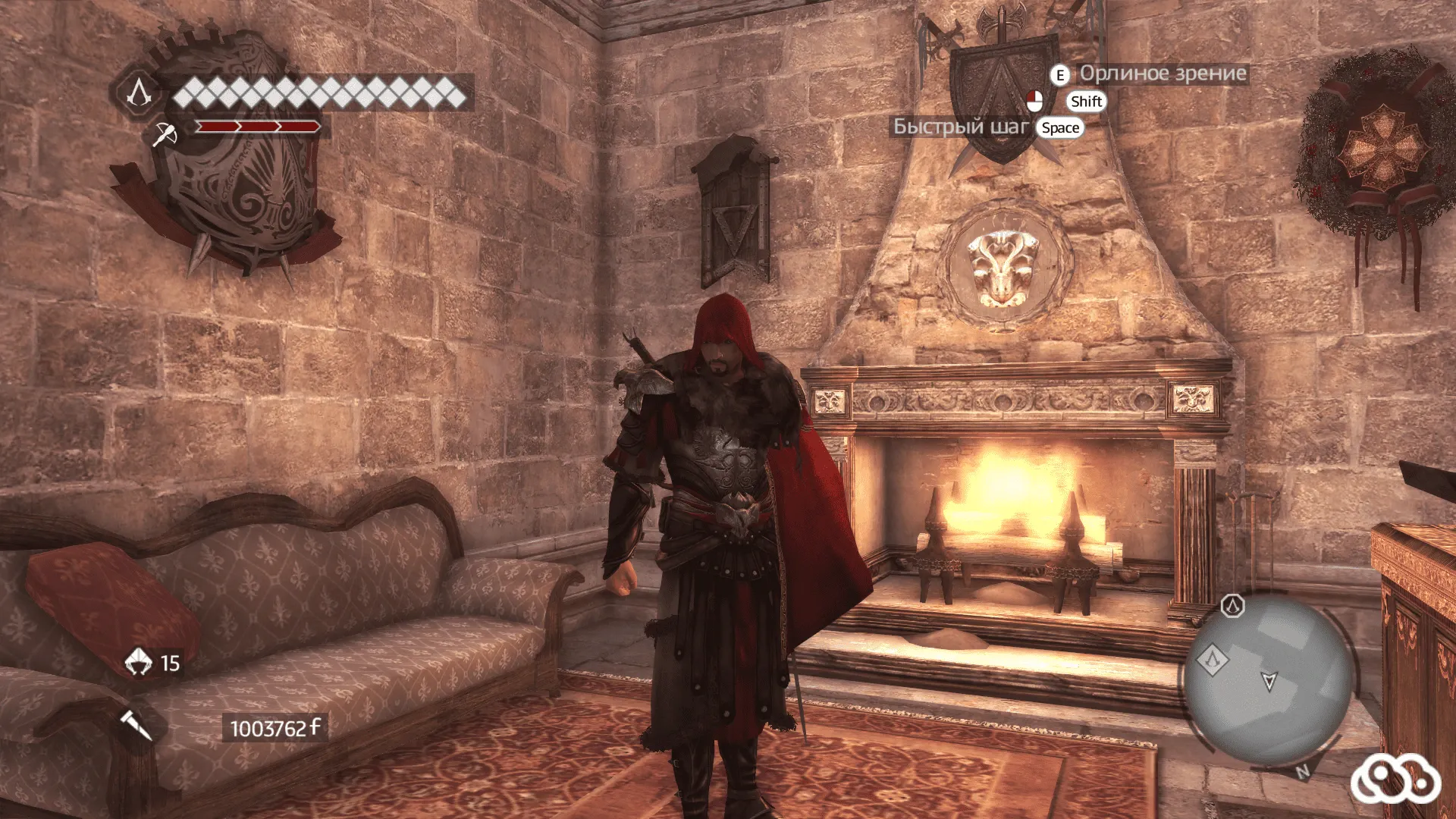This screenshot has width=1456, height=819.
Task: Click the left mouse button attack indicator
Action: pos(1035,101)
